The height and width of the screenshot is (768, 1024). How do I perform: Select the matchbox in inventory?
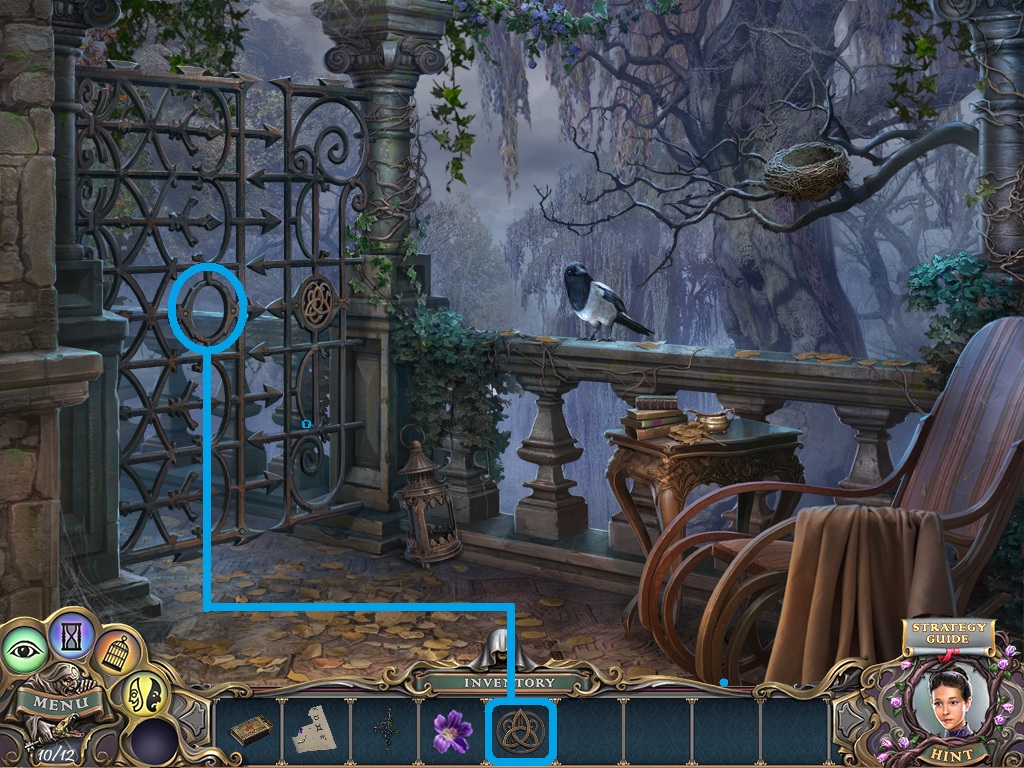coord(251,731)
